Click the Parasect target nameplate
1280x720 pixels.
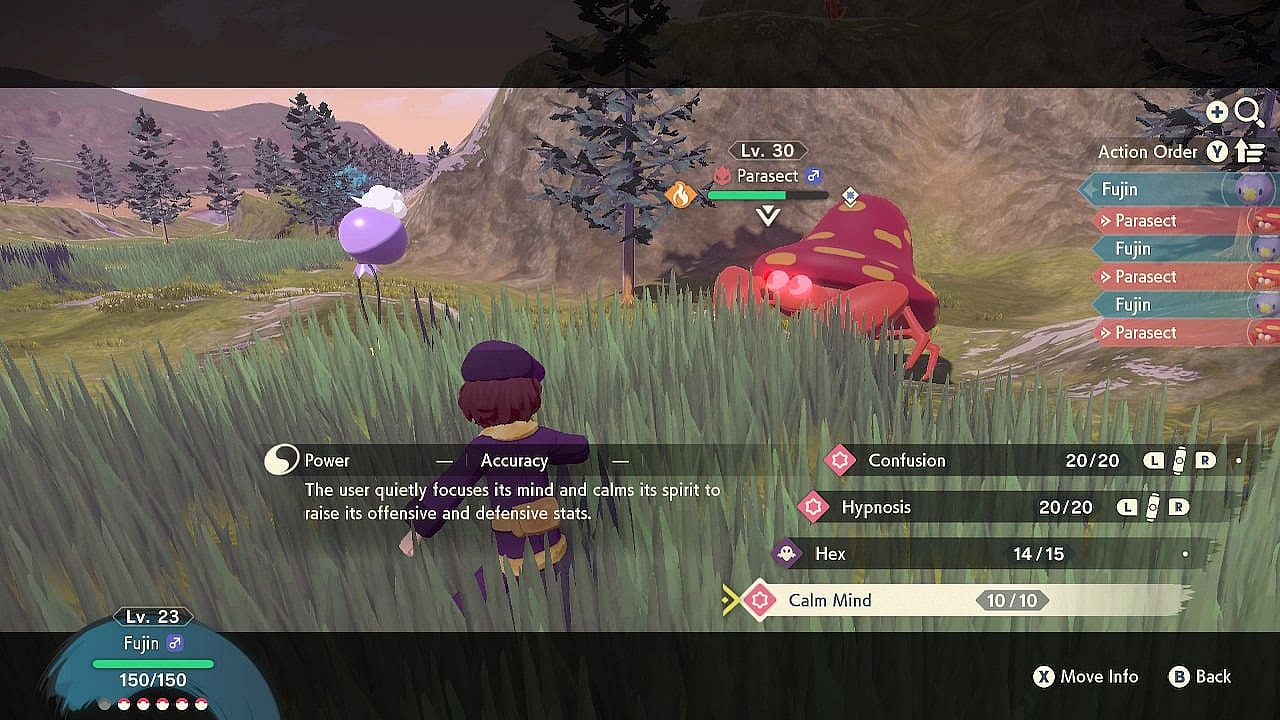pos(768,176)
